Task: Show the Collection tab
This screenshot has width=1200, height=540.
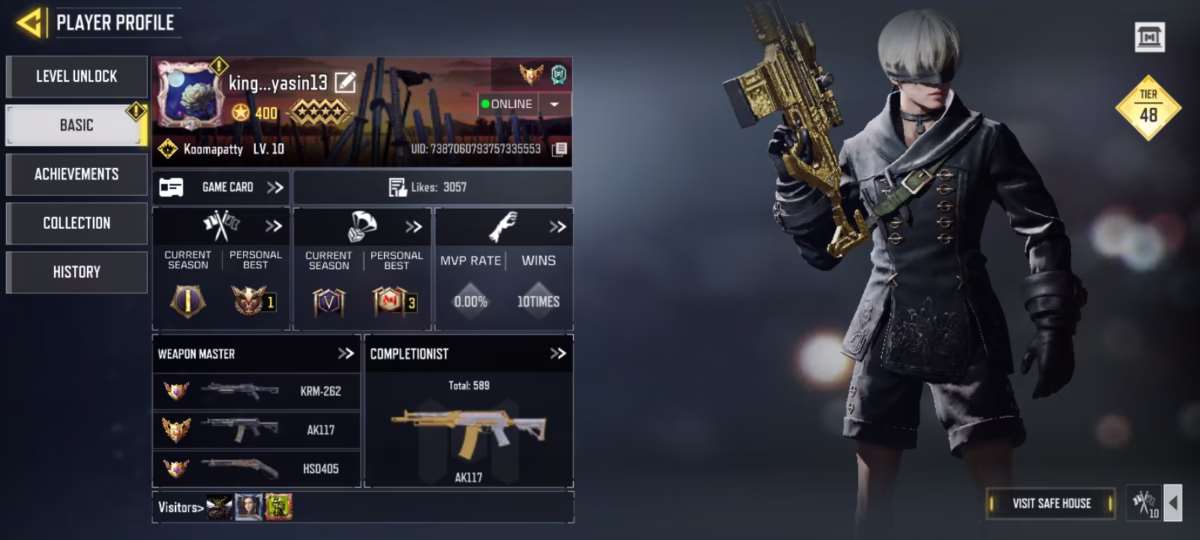Action: point(77,223)
